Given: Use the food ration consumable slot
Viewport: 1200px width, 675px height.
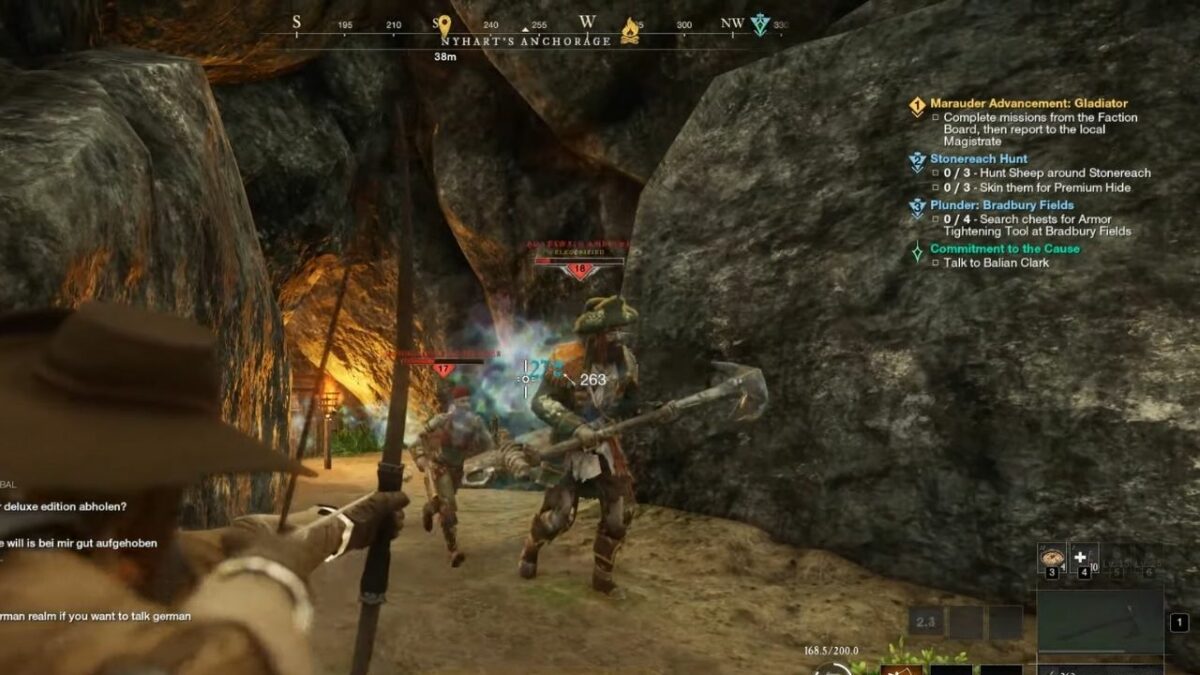Looking at the screenshot, I should click(x=1052, y=559).
